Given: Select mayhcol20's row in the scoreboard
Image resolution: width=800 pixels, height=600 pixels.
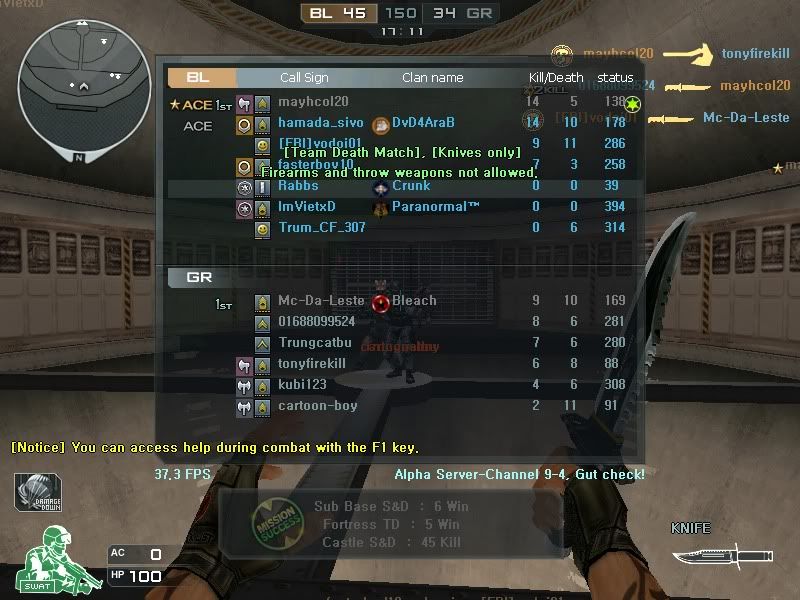Looking at the screenshot, I should point(313,102).
